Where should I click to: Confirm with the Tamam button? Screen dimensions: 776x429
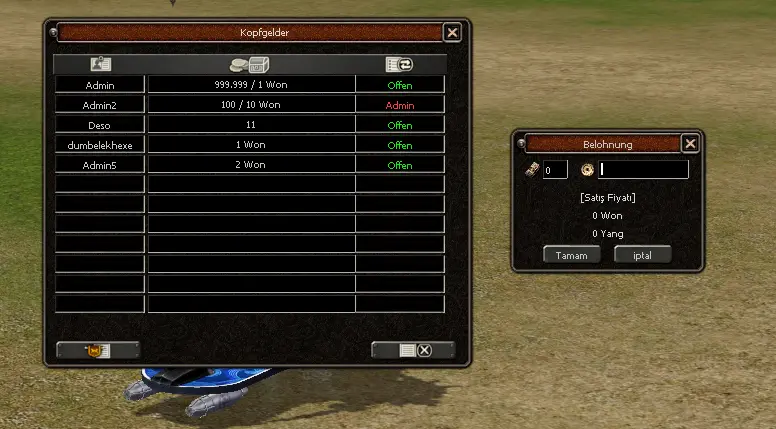(x=571, y=254)
